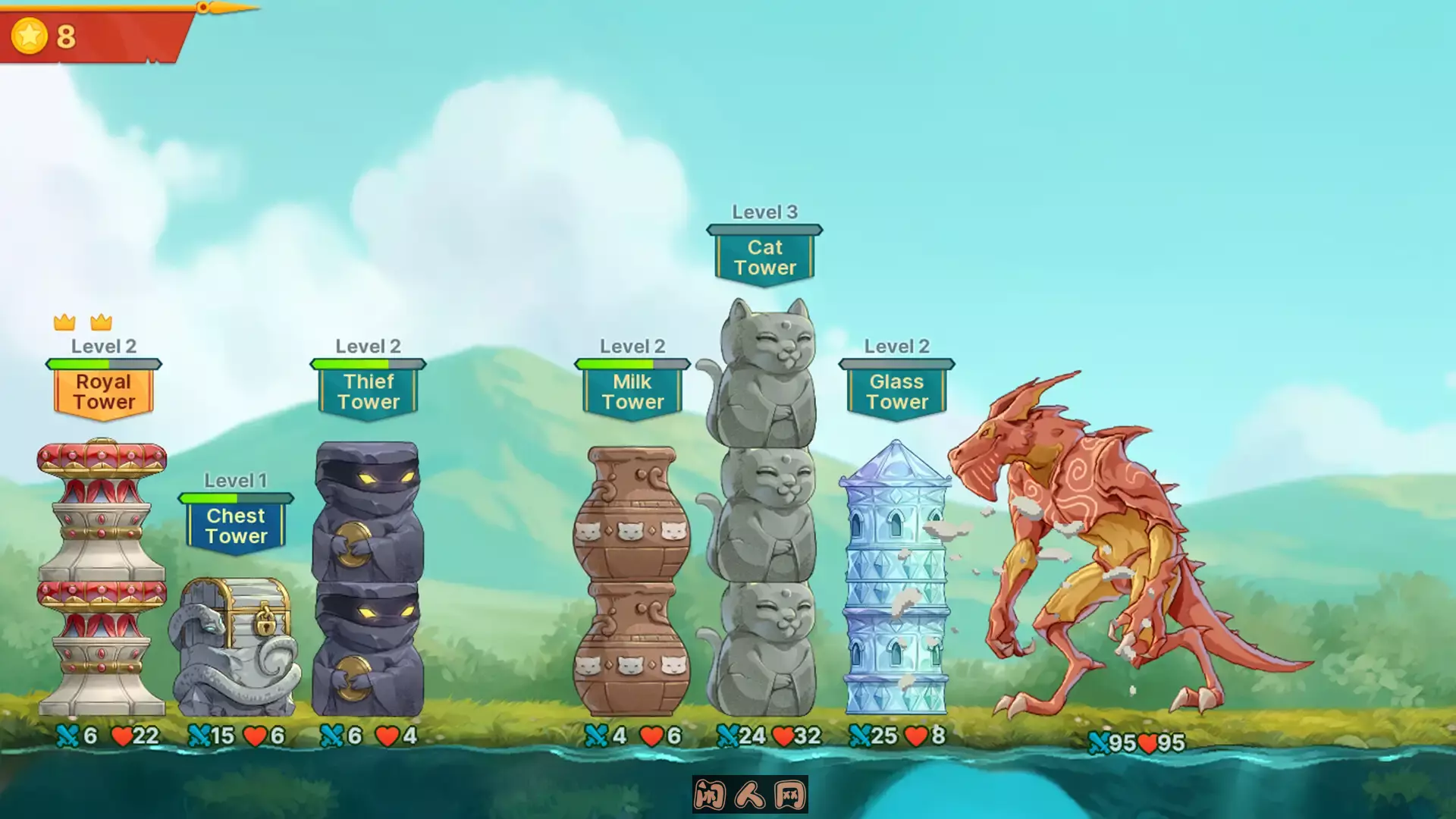
Task: Click the heart icon showing 32 under Cat Tower
Action: point(782,734)
